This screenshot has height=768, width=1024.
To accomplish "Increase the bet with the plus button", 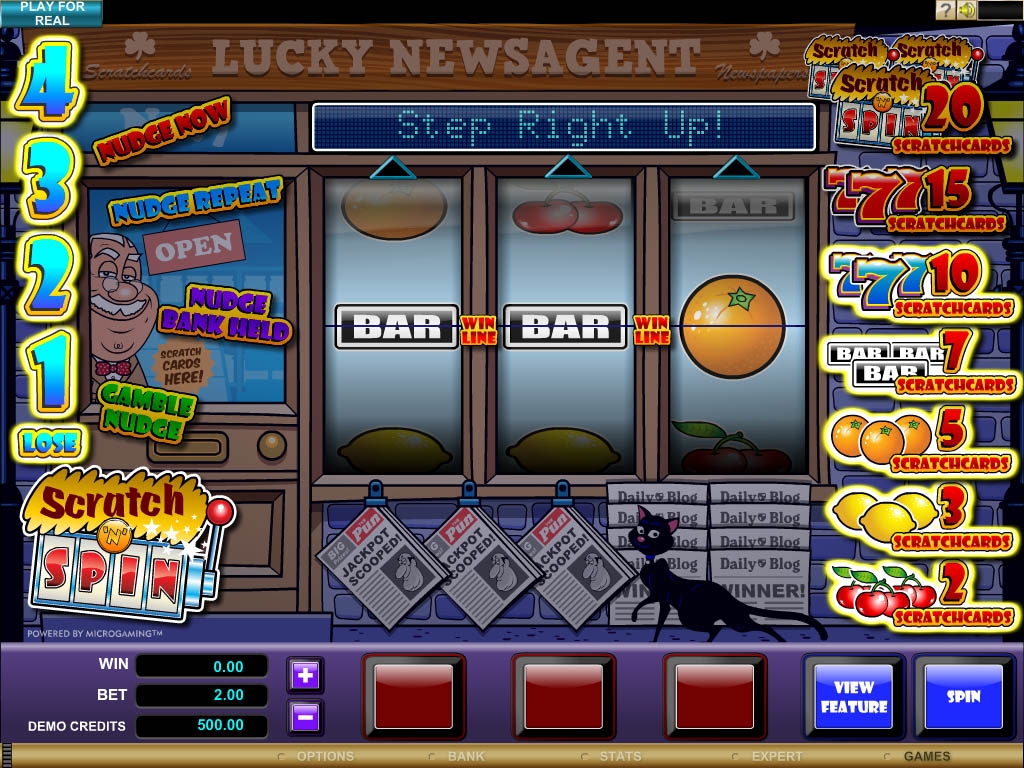I will point(306,676).
